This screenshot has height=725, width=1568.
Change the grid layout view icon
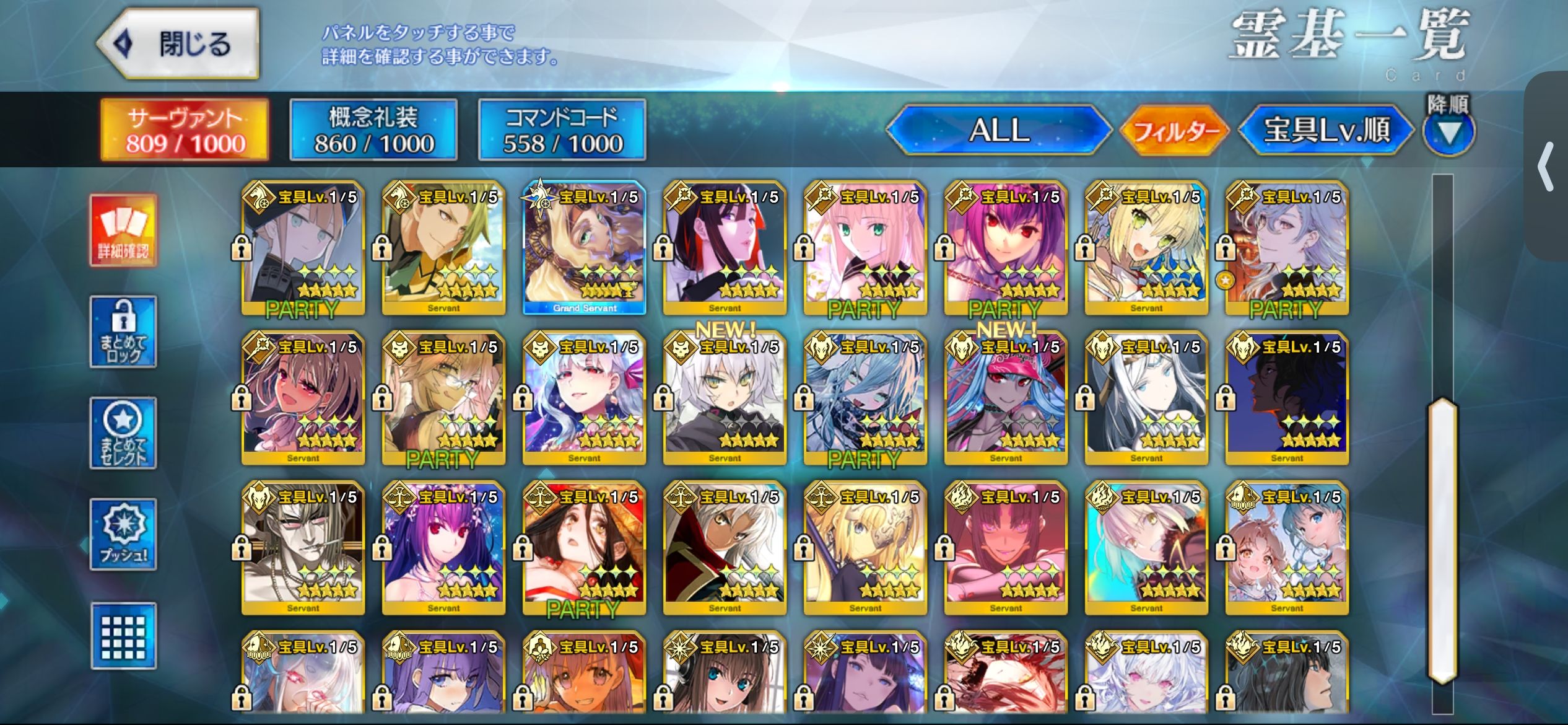point(123,636)
